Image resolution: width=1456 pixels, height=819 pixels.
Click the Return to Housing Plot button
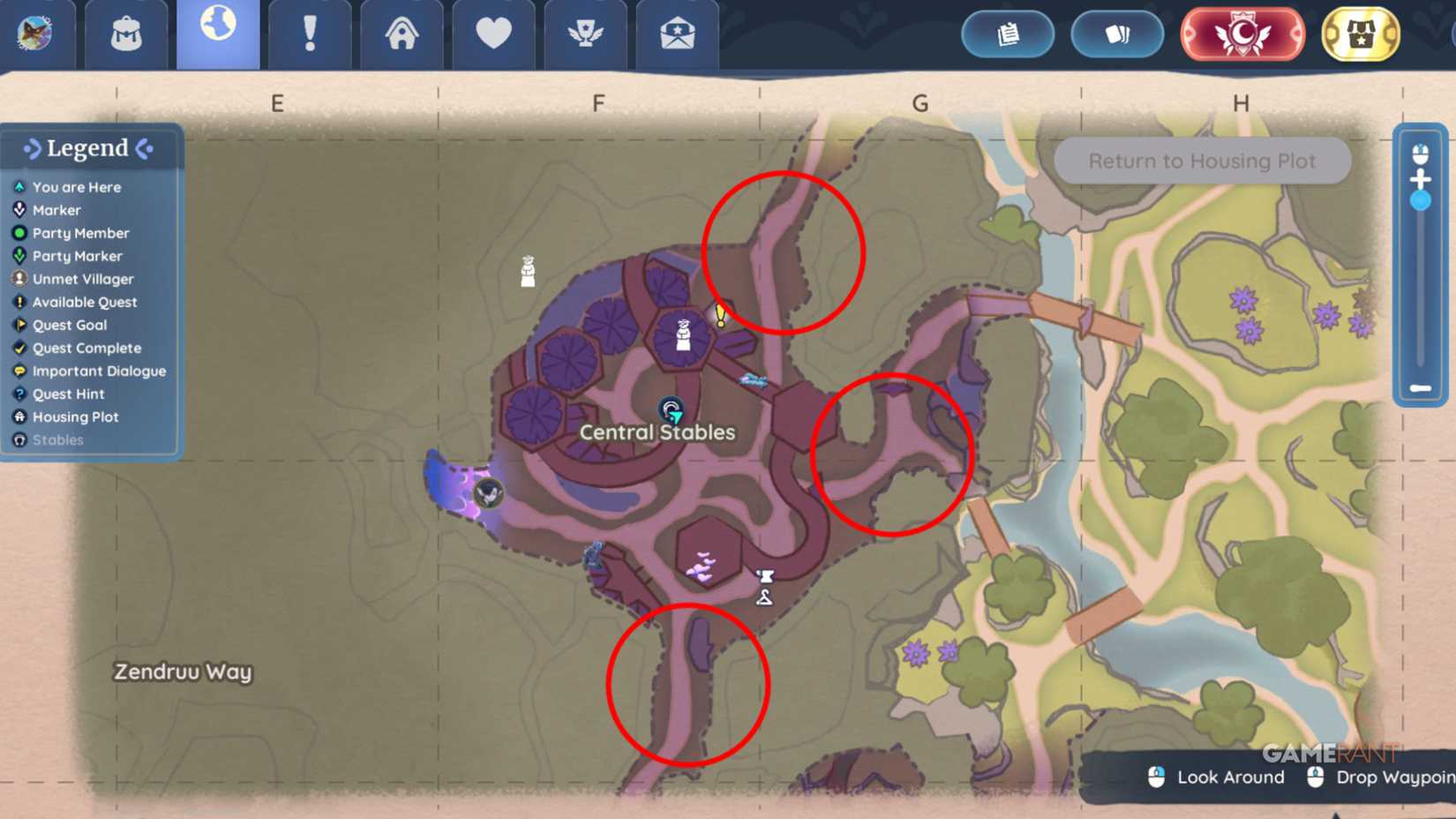pos(1202,161)
